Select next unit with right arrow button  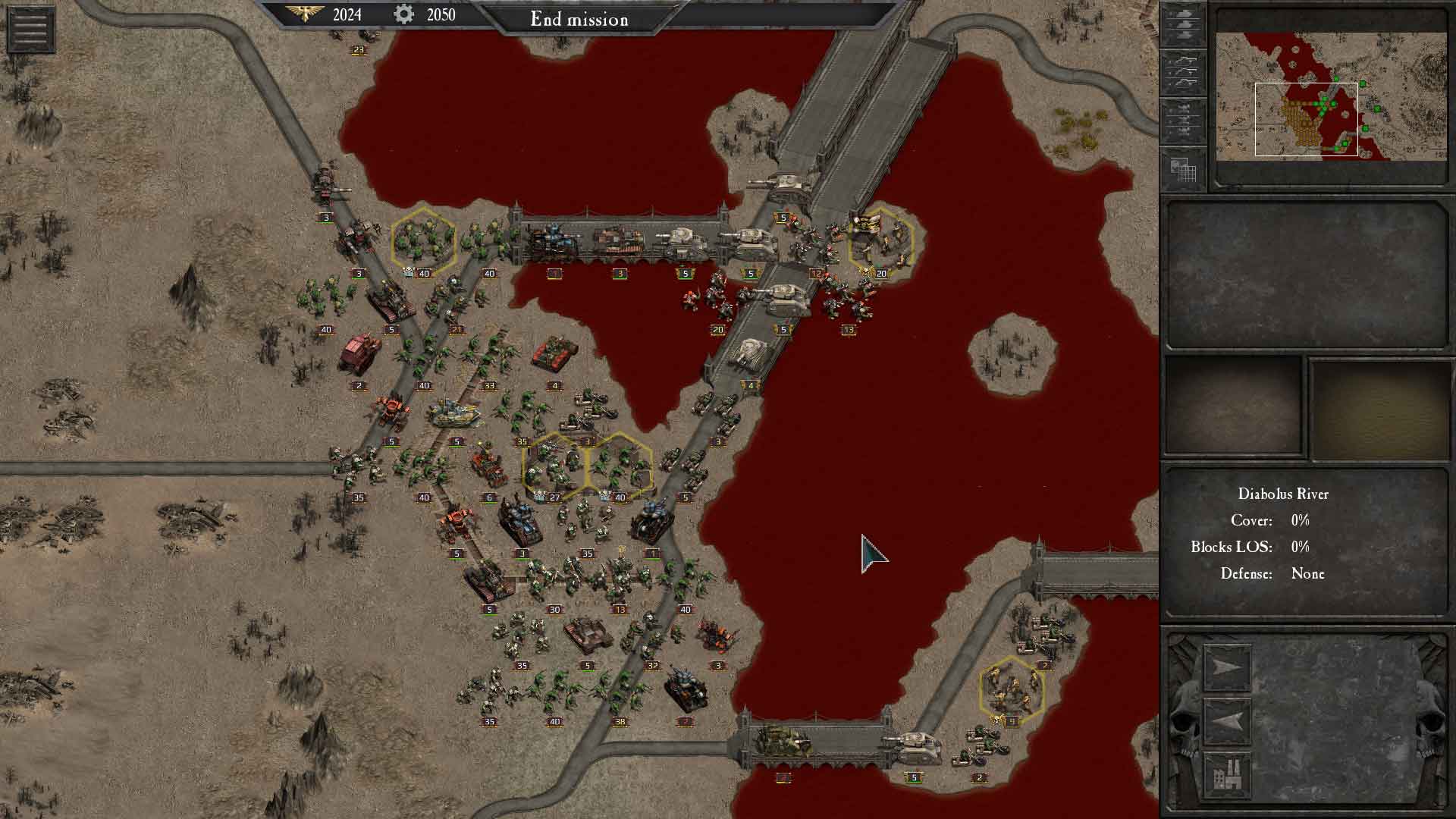1227,667
